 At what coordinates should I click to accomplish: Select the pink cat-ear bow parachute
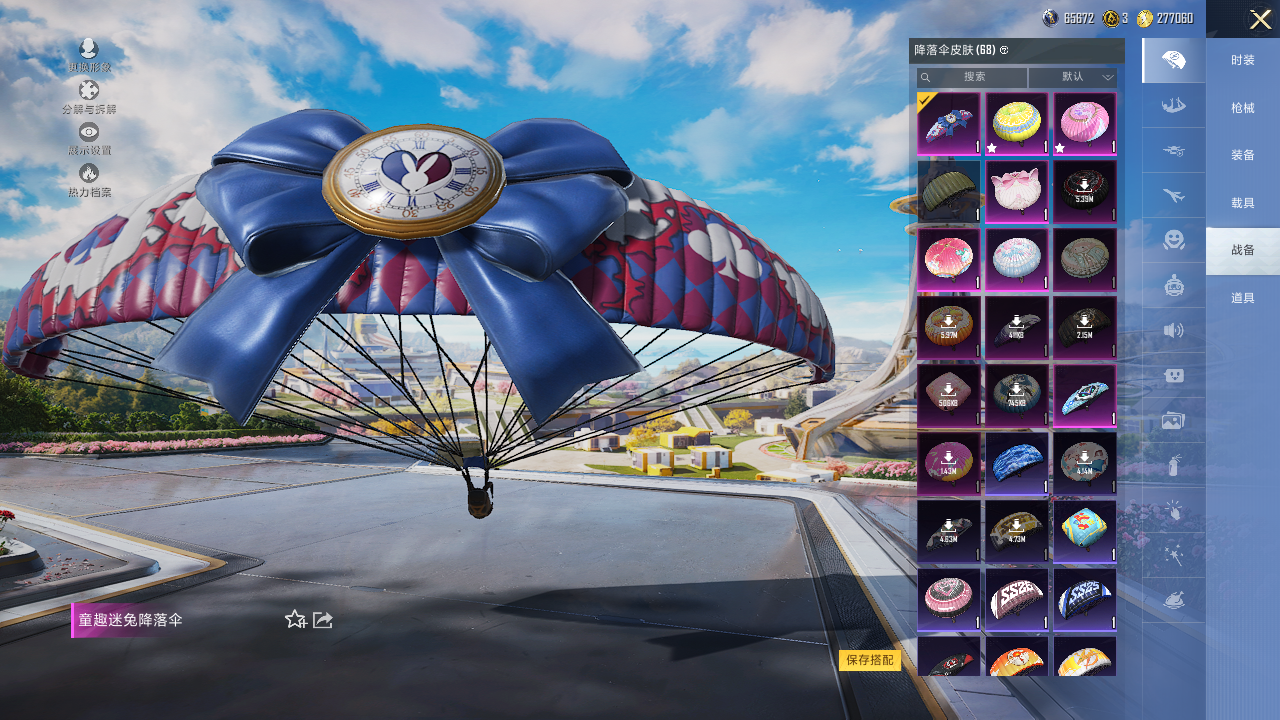coord(1016,191)
